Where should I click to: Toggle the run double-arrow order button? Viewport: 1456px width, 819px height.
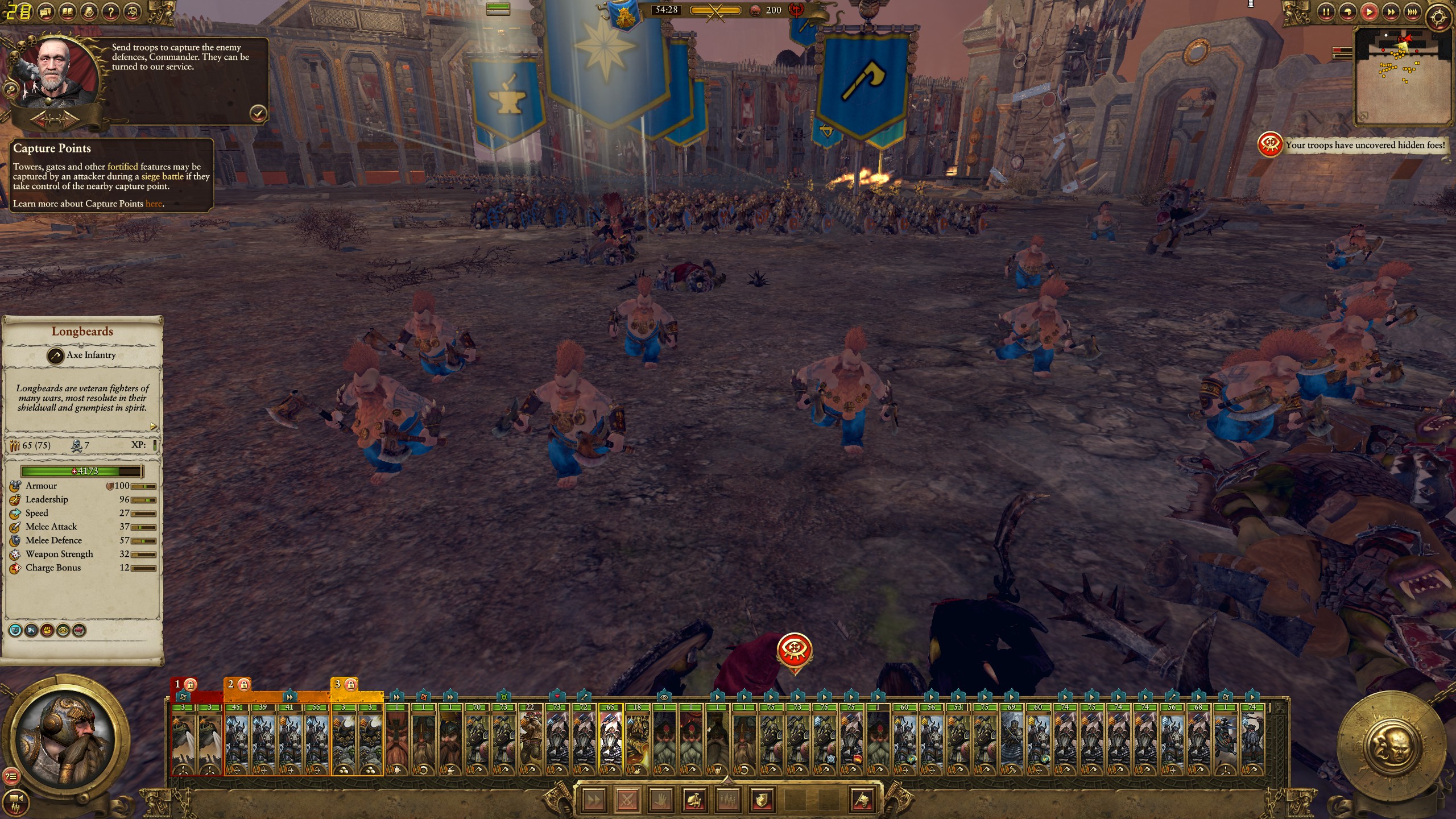coord(593,800)
